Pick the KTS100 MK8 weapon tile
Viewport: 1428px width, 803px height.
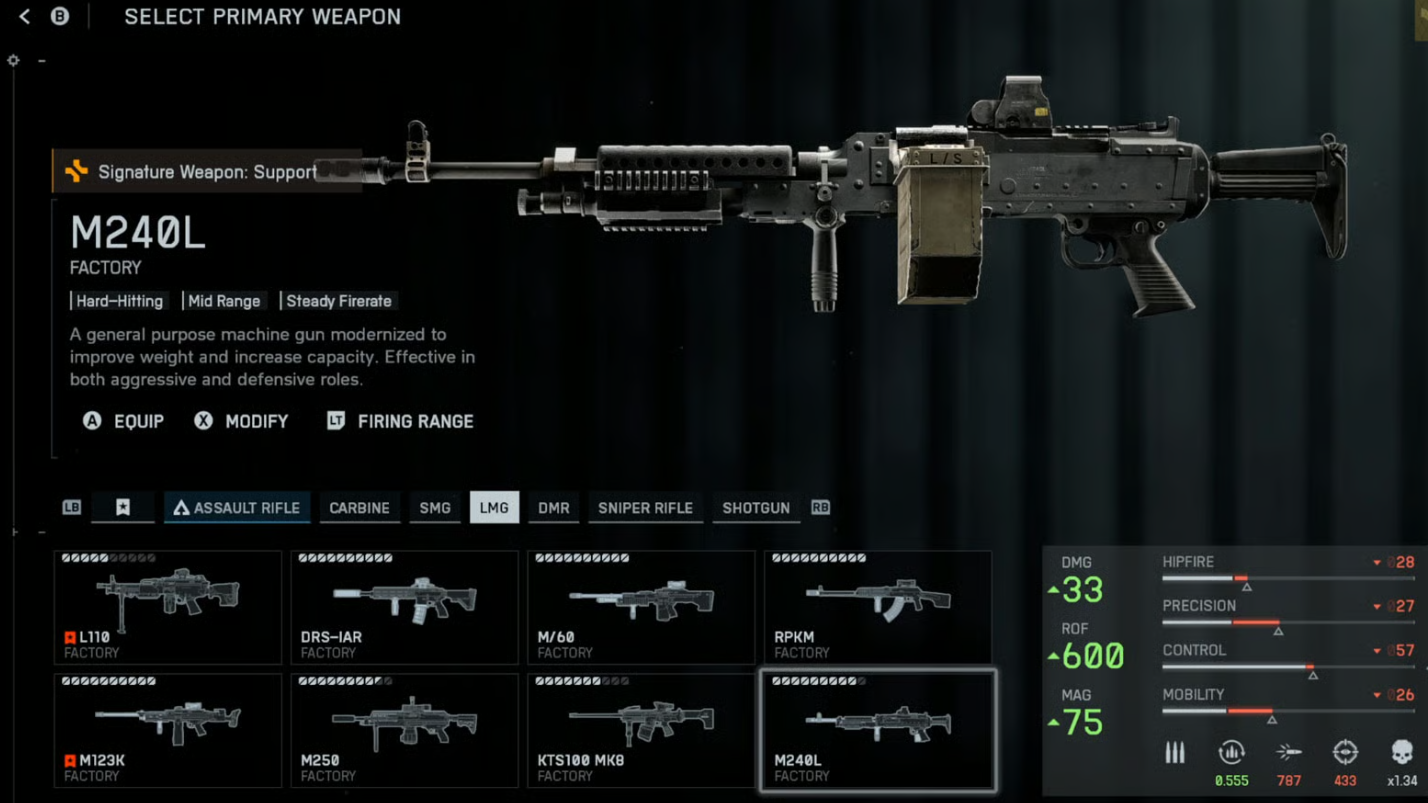(641, 730)
